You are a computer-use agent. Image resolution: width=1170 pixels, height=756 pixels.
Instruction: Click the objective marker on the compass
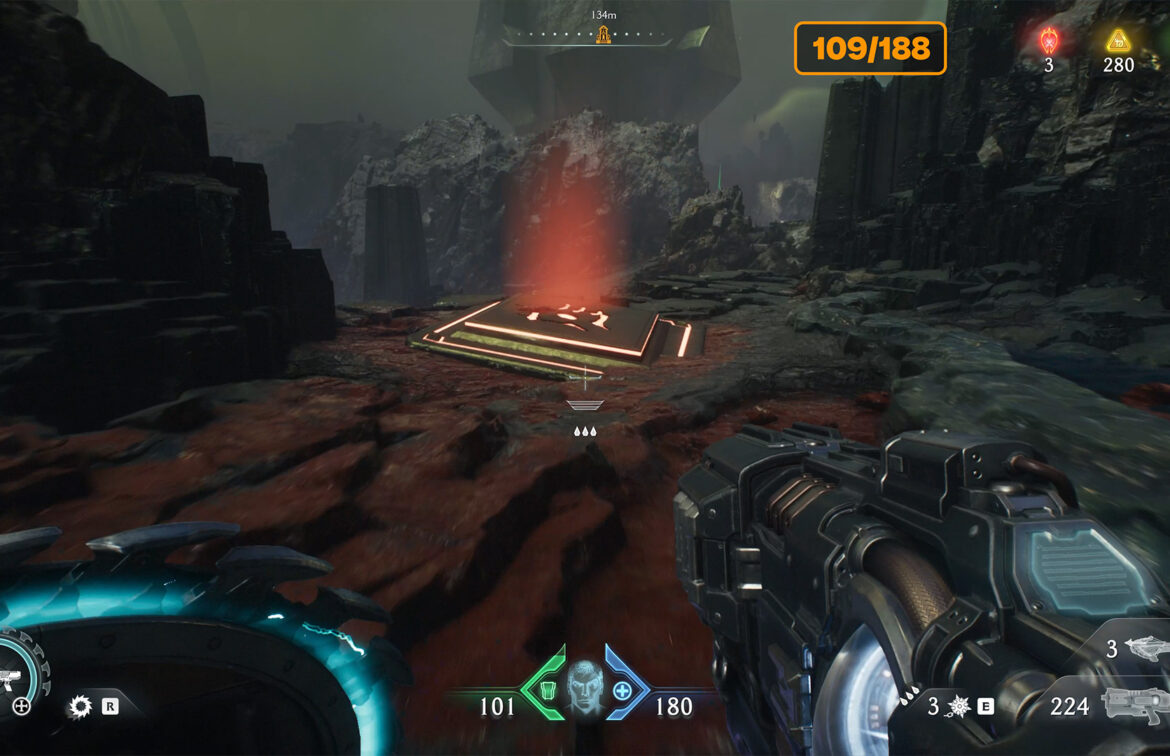[603, 35]
